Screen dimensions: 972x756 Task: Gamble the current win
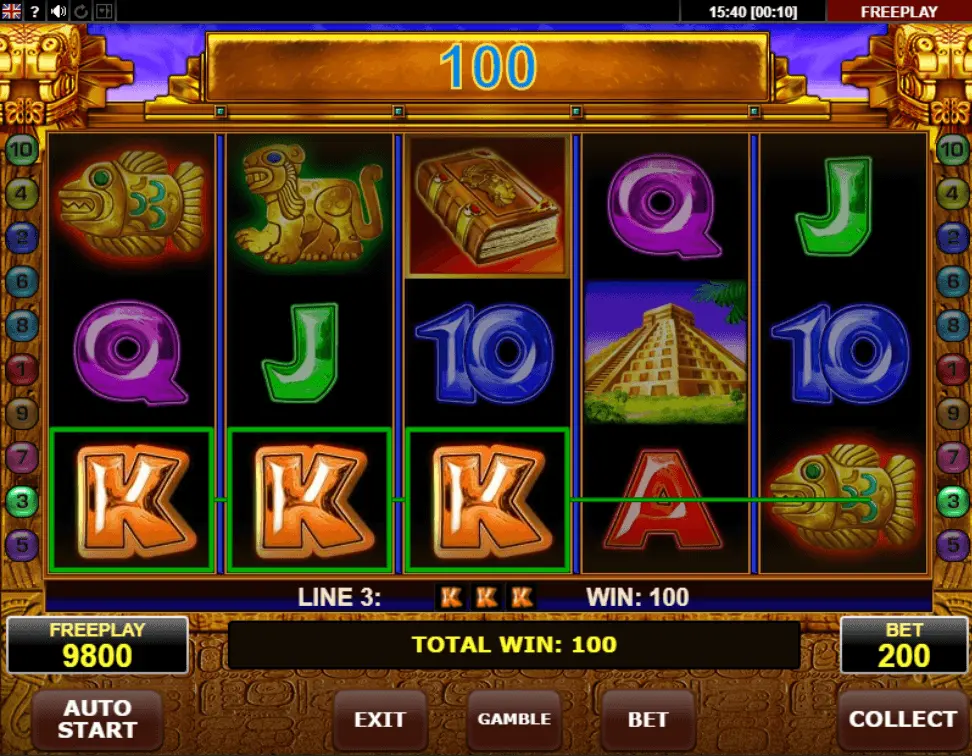pos(514,719)
